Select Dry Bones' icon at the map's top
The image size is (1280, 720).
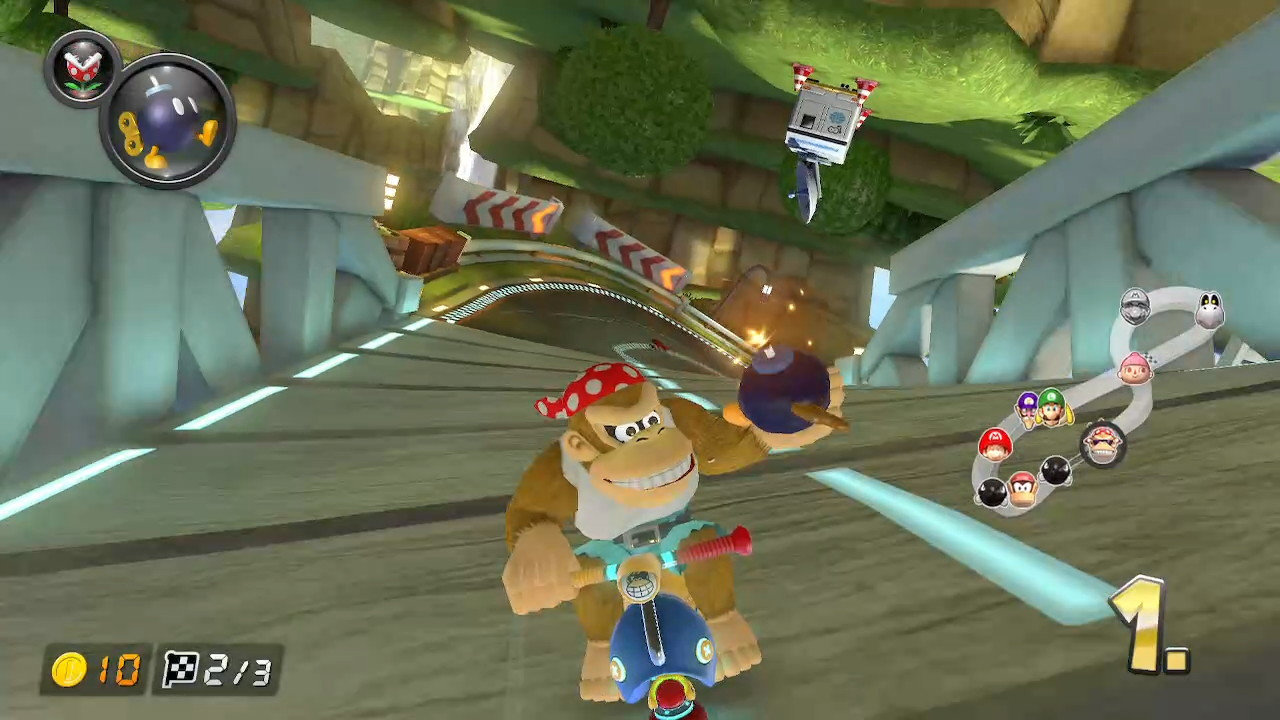pyautogui.click(x=1209, y=310)
